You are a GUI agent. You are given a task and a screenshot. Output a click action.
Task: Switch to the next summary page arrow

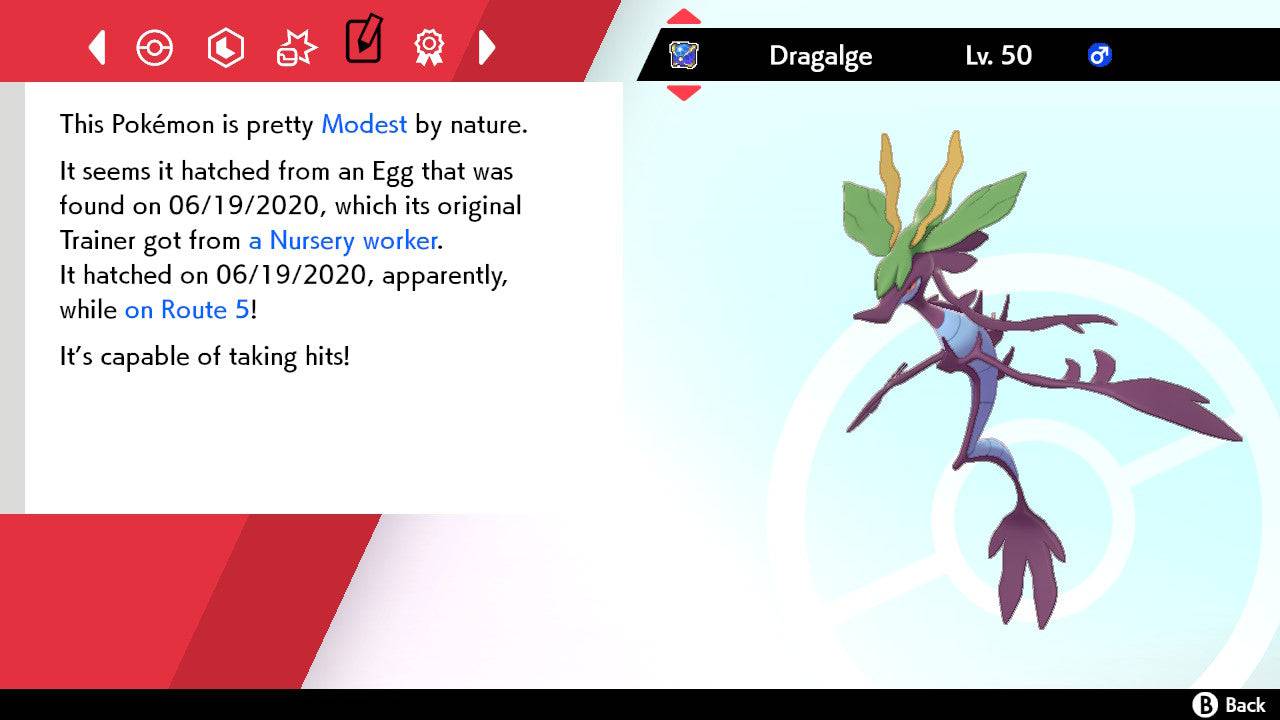[487, 47]
